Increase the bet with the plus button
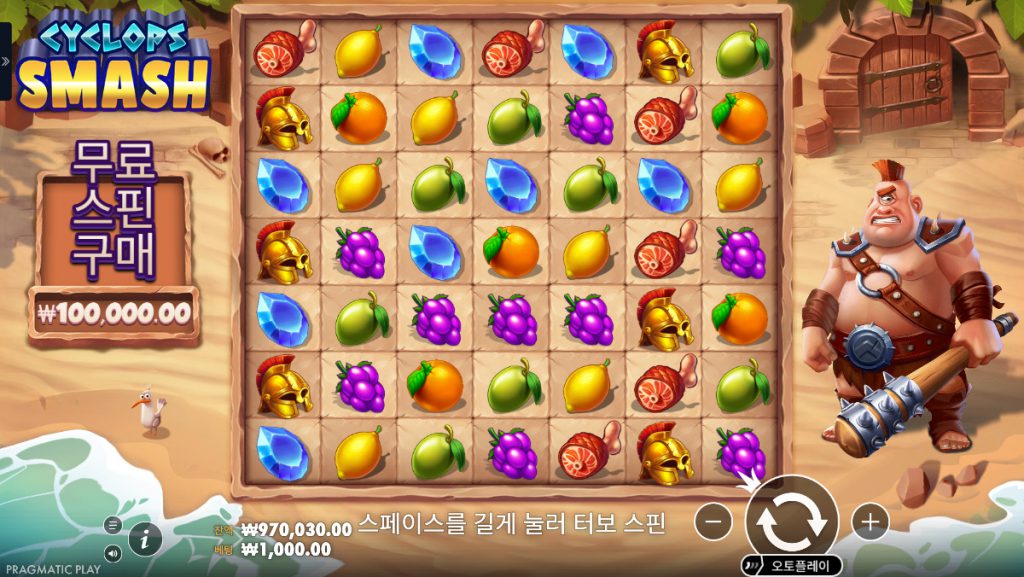Screen dimensions: 1024x577 870,521
